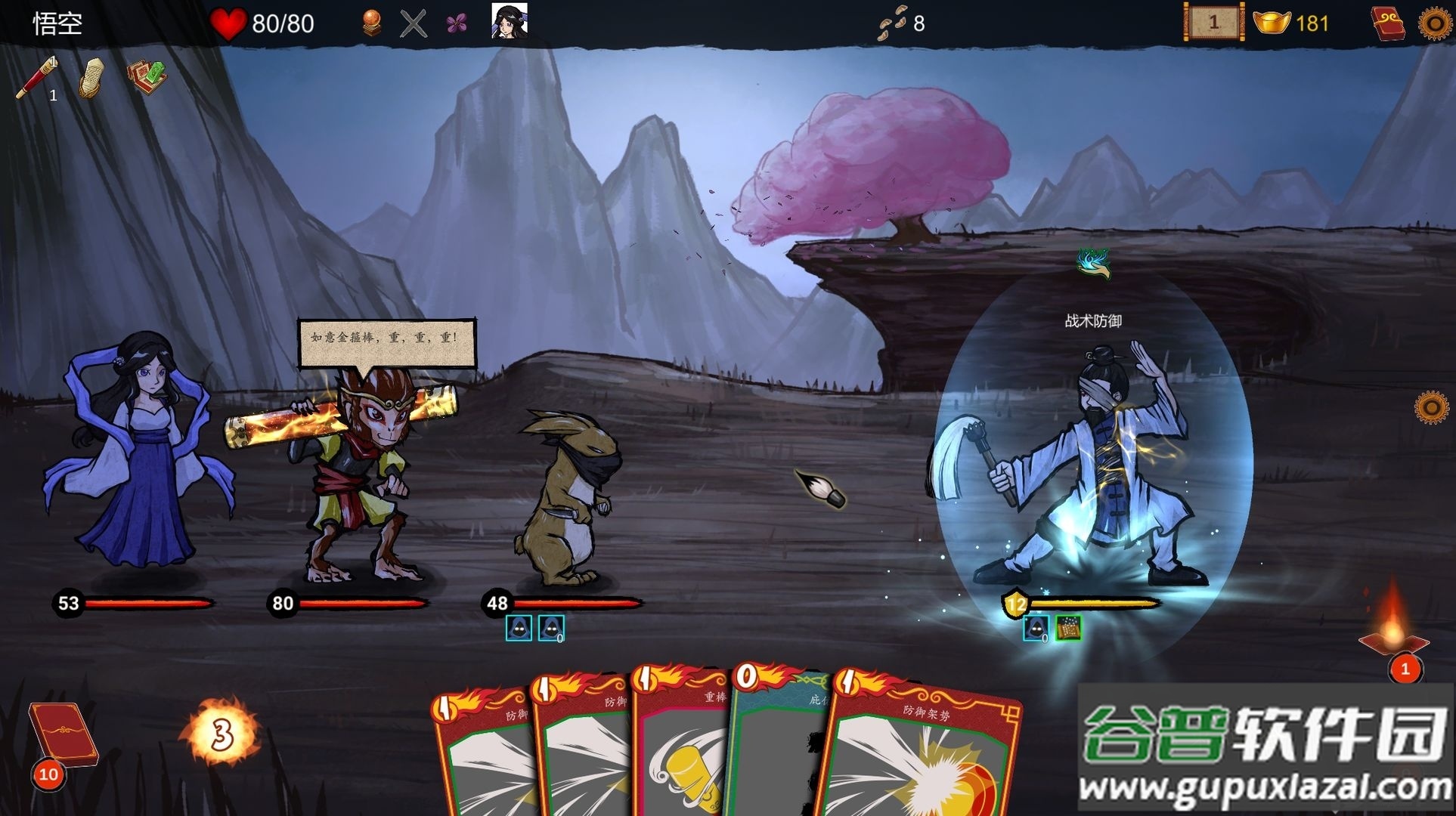Use the red staff item

coord(36,76)
